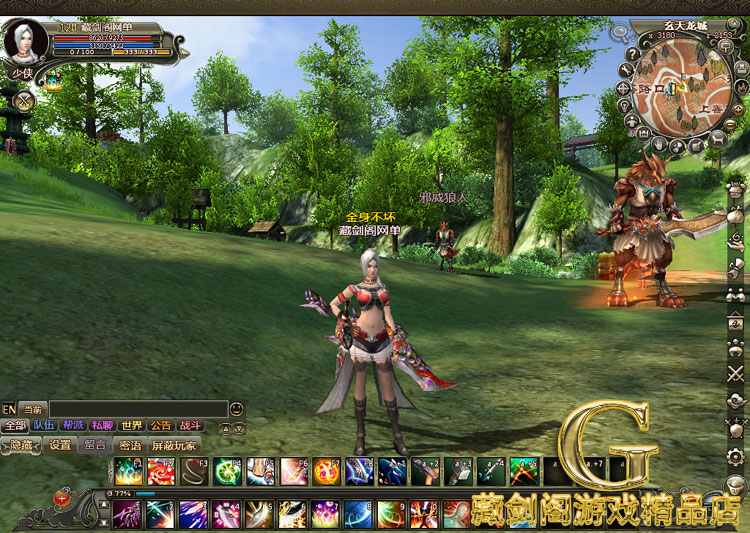750x533 pixels.
Task: Open the 设置 chat settings button
Action: point(60,445)
